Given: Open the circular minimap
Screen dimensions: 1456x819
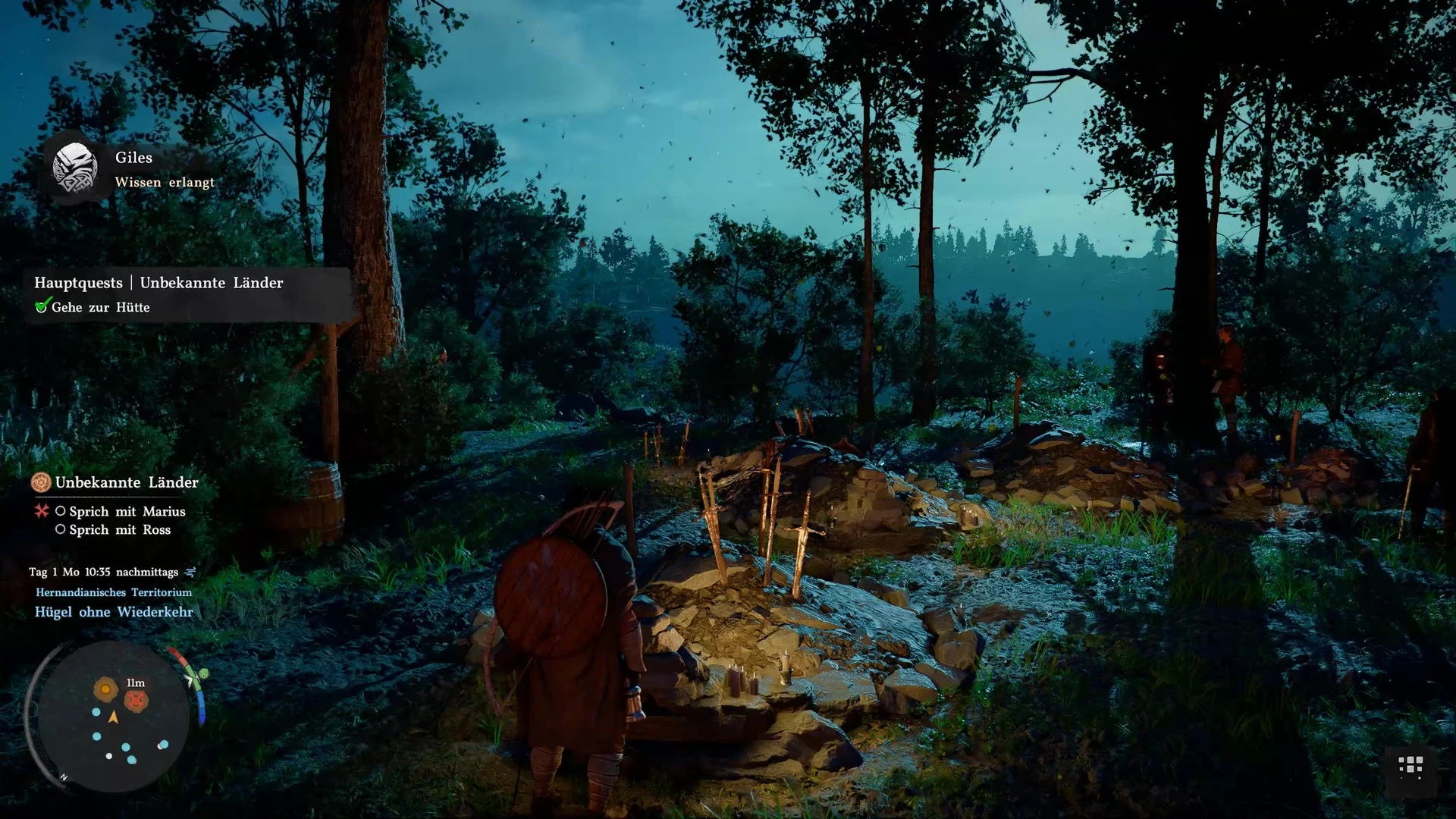Looking at the screenshot, I should [x=114, y=717].
